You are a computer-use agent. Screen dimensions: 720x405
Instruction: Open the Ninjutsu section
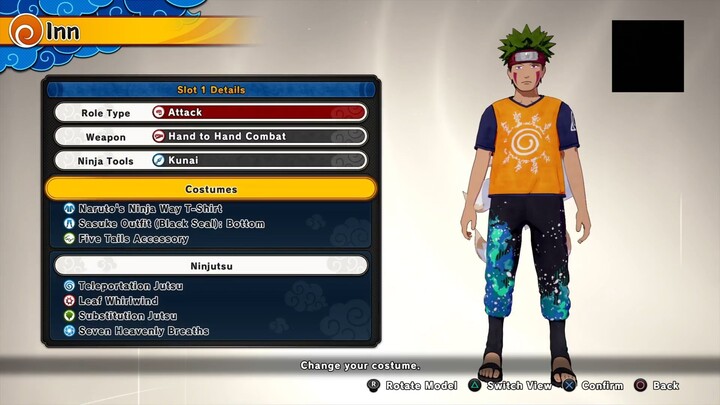(x=210, y=266)
